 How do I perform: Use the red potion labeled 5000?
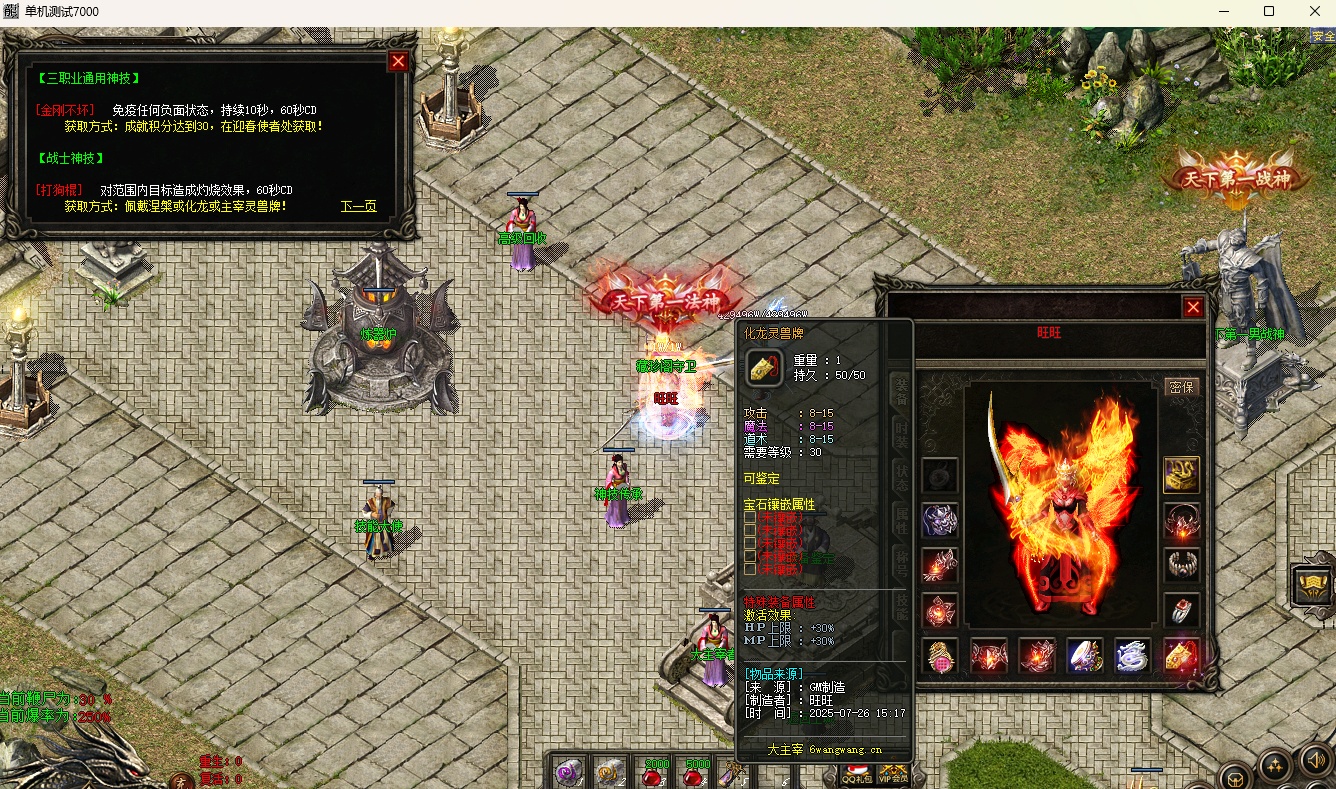click(696, 771)
